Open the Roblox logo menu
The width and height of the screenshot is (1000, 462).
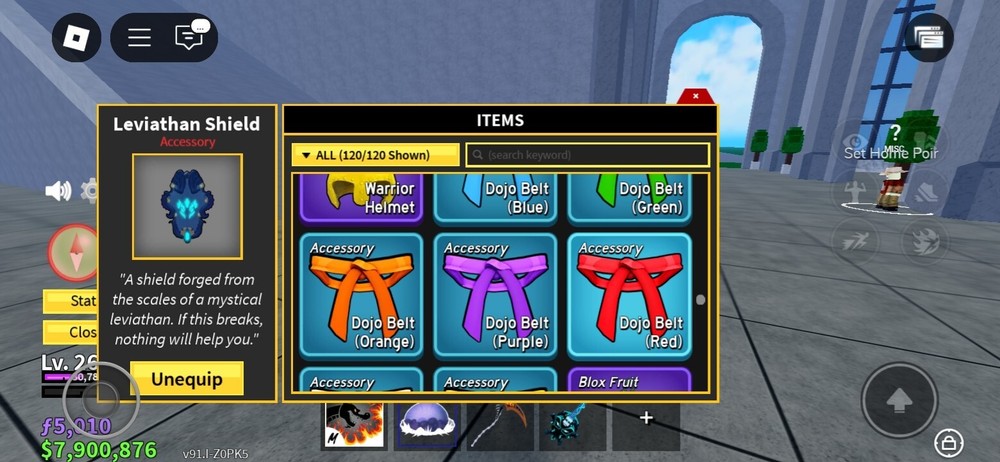(77, 38)
